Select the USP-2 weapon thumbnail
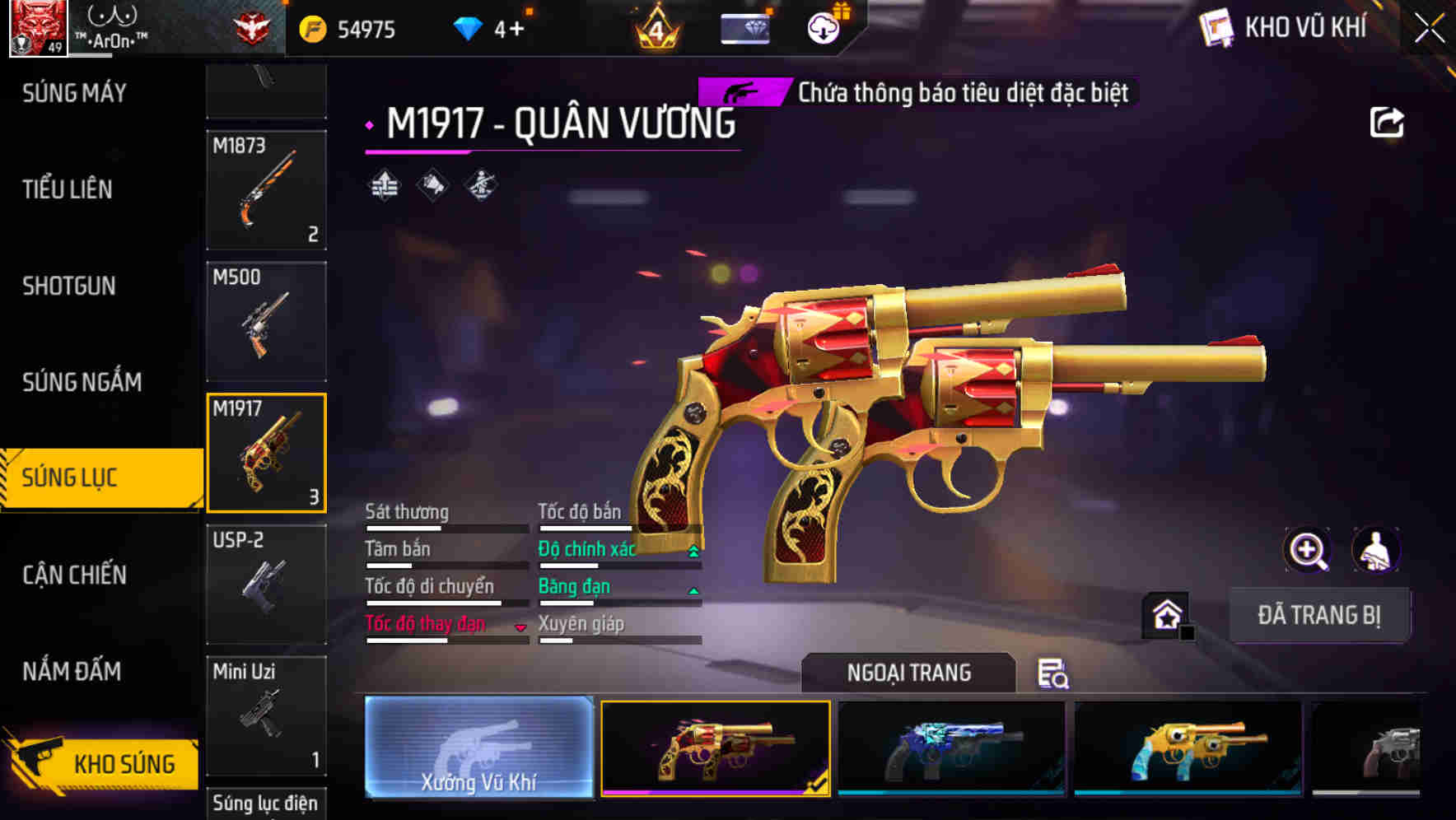This screenshot has height=820, width=1456. point(265,585)
